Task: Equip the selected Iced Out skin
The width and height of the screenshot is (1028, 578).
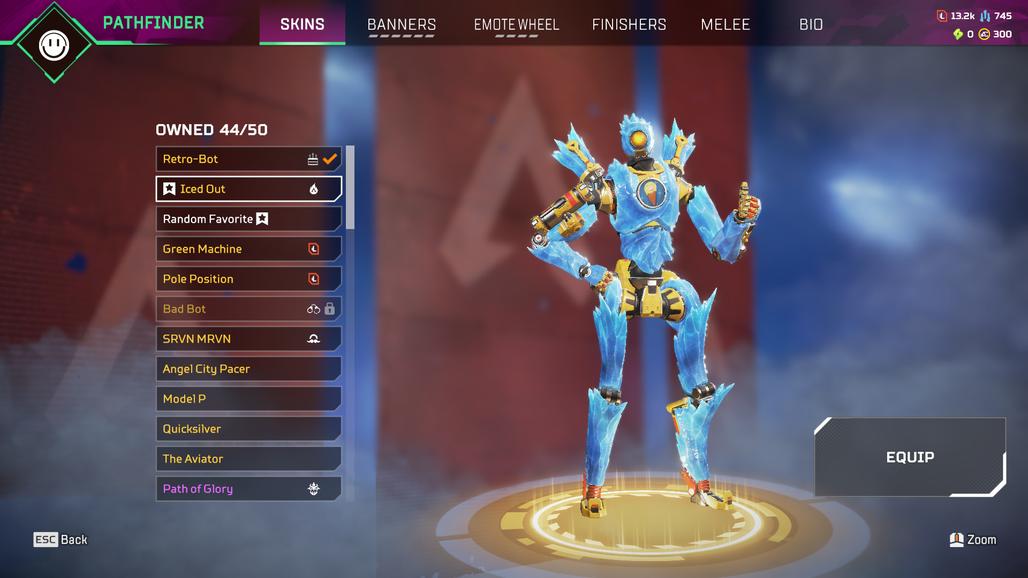Action: tap(910, 457)
